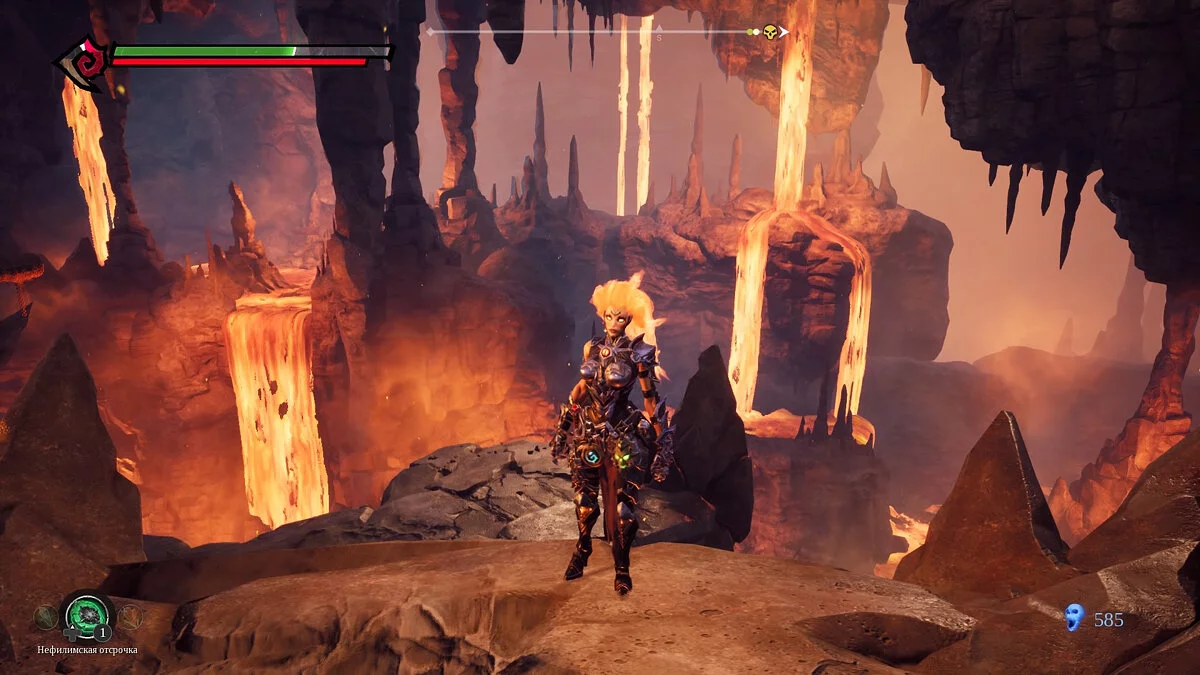The image size is (1200, 675).
Task: Click the faded item slot right of Nephilim's Respite
Action: (129, 617)
